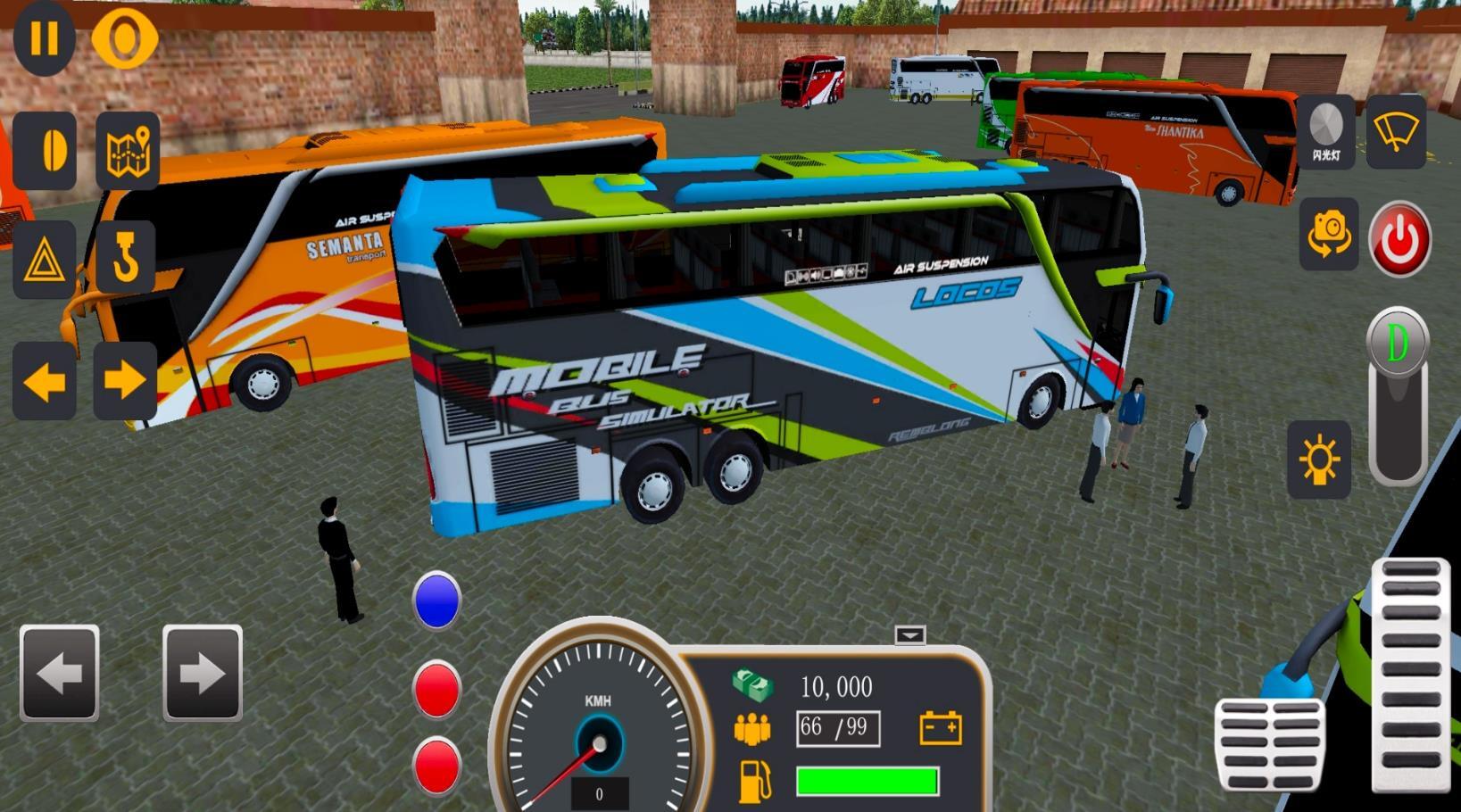Turn on the hazard warning lights
The image size is (1461, 812).
tap(44, 260)
